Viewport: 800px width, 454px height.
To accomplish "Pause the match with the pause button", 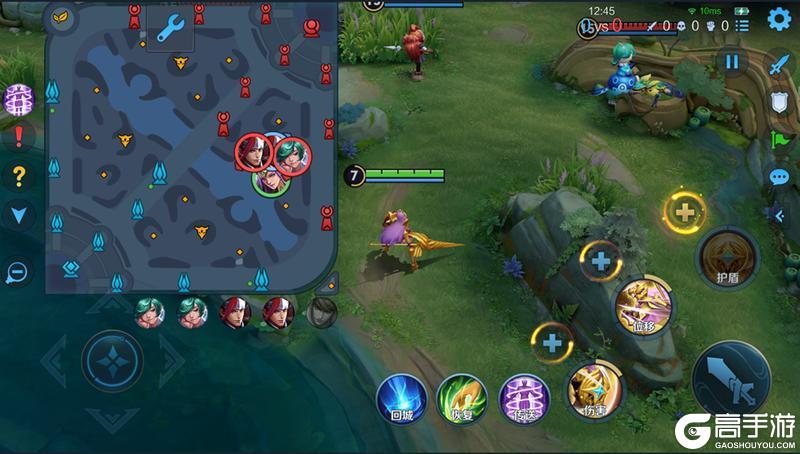I will tap(732, 62).
